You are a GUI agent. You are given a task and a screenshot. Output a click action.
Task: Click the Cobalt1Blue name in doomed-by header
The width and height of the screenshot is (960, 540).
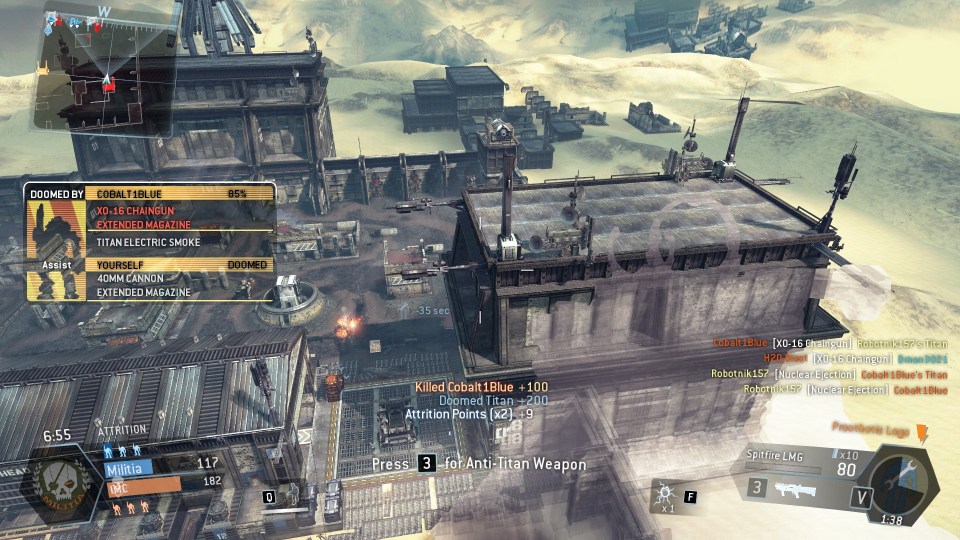click(x=128, y=192)
